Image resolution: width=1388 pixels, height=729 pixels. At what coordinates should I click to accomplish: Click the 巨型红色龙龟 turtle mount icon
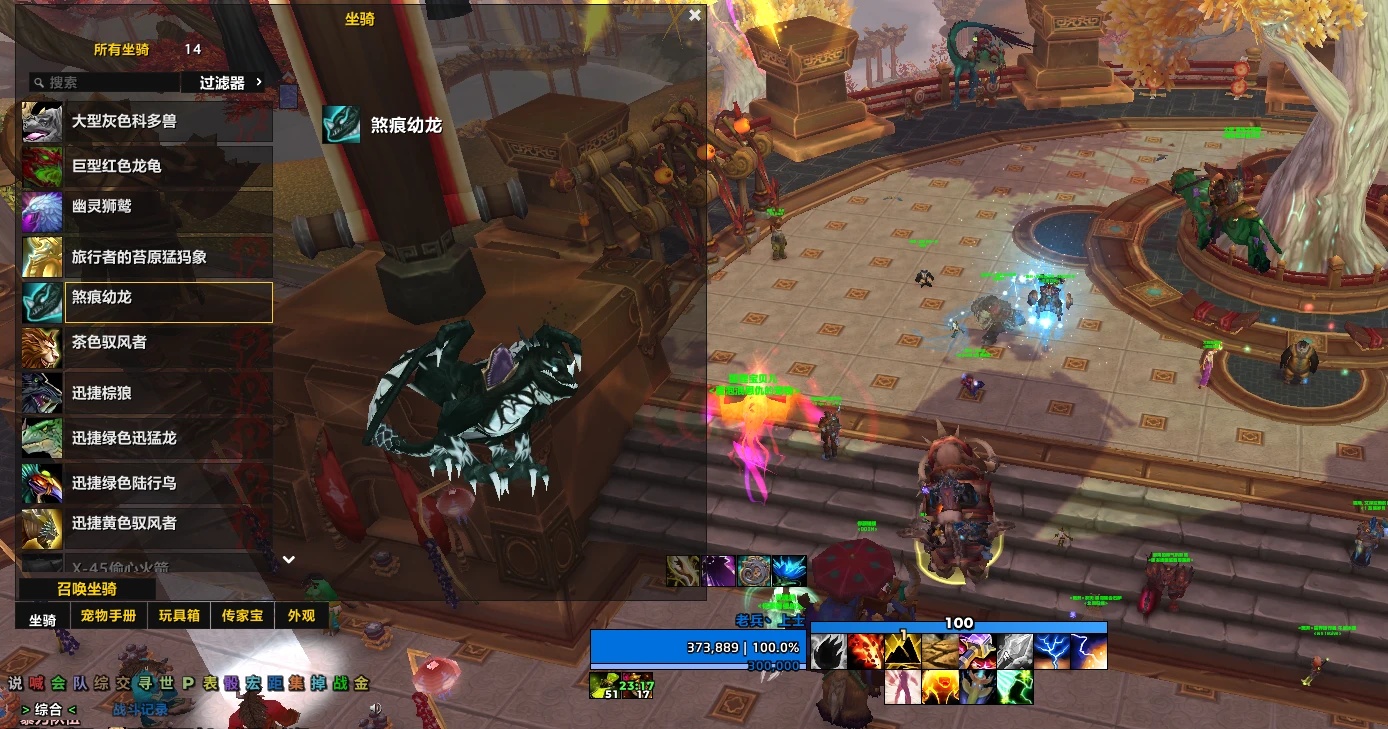[41, 166]
